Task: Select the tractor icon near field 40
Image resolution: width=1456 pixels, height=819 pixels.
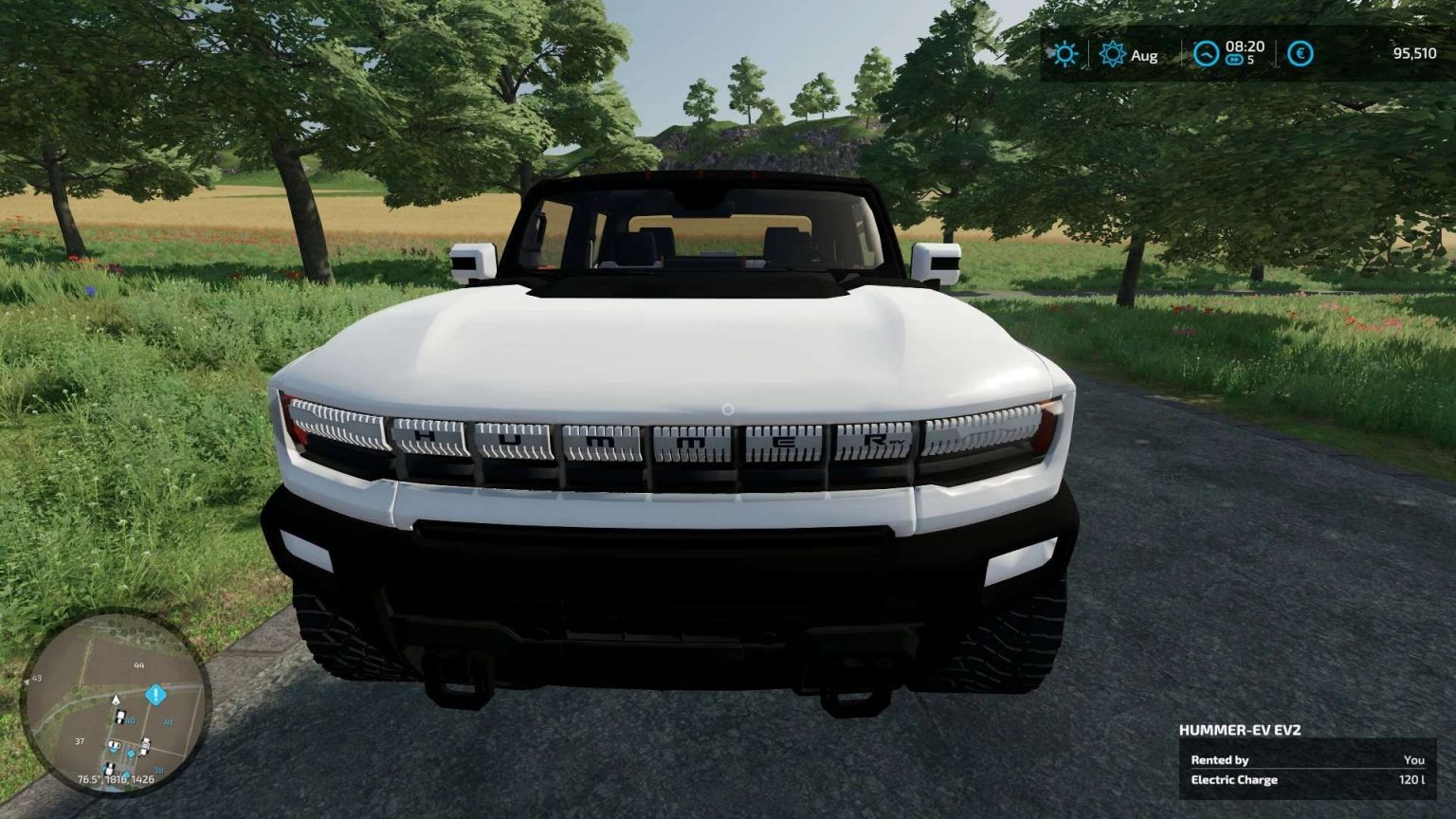Action: pos(120,717)
